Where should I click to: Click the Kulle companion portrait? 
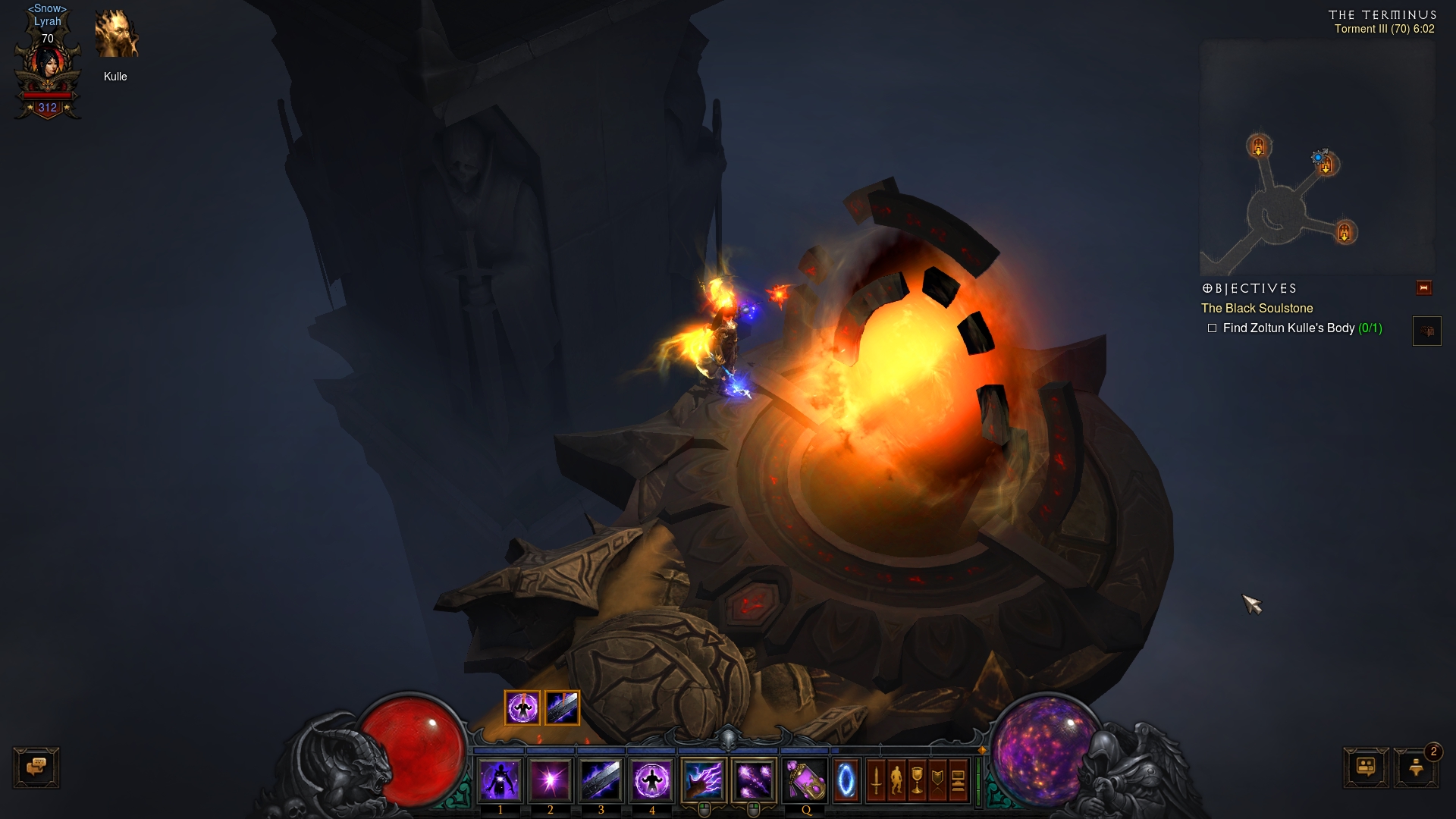(x=116, y=35)
